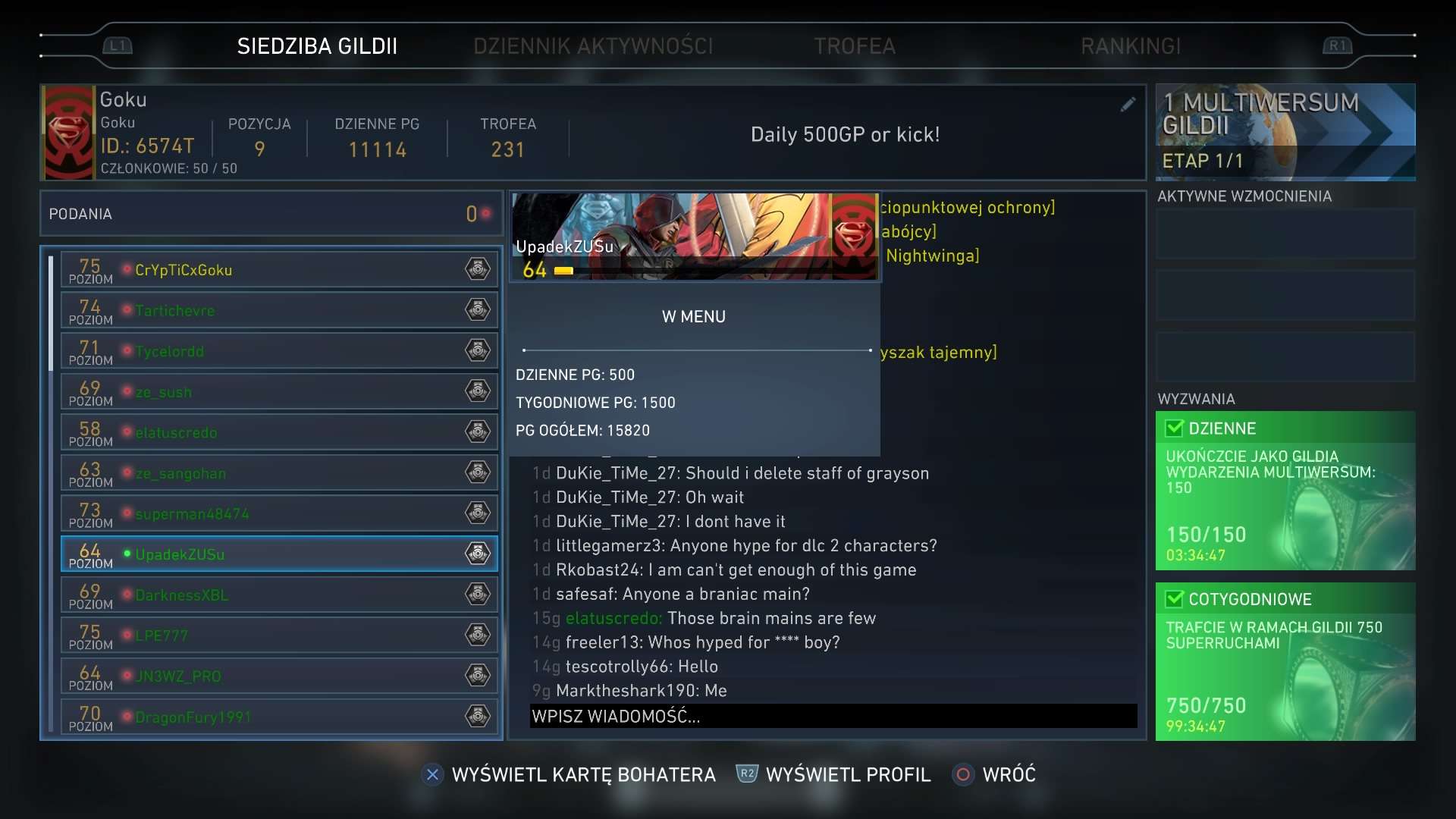This screenshot has width=1456, height=819.
Task: Expand the PODANIA section
Action: pyautogui.click(x=269, y=213)
